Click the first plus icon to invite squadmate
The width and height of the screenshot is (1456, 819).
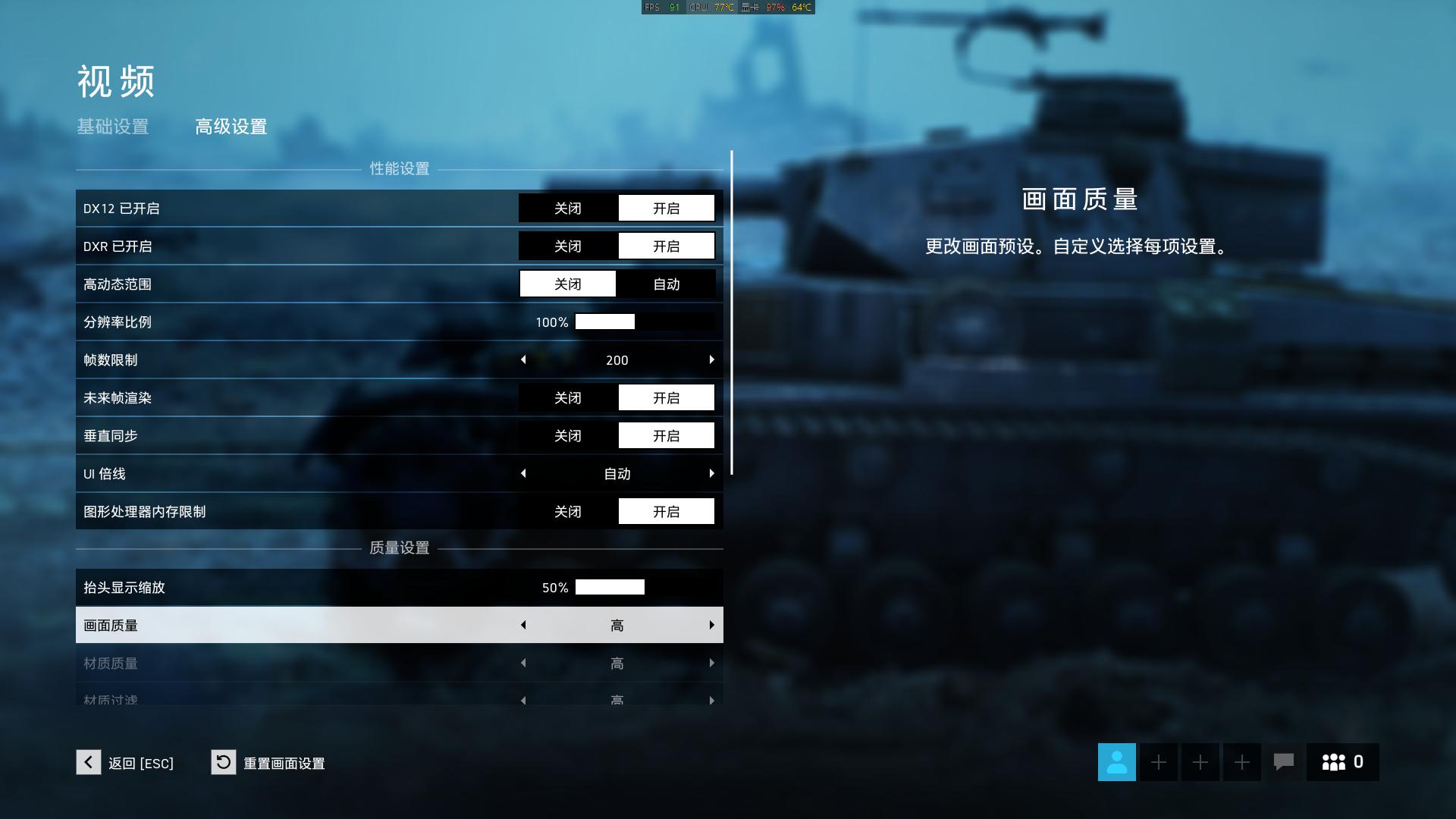click(x=1158, y=762)
